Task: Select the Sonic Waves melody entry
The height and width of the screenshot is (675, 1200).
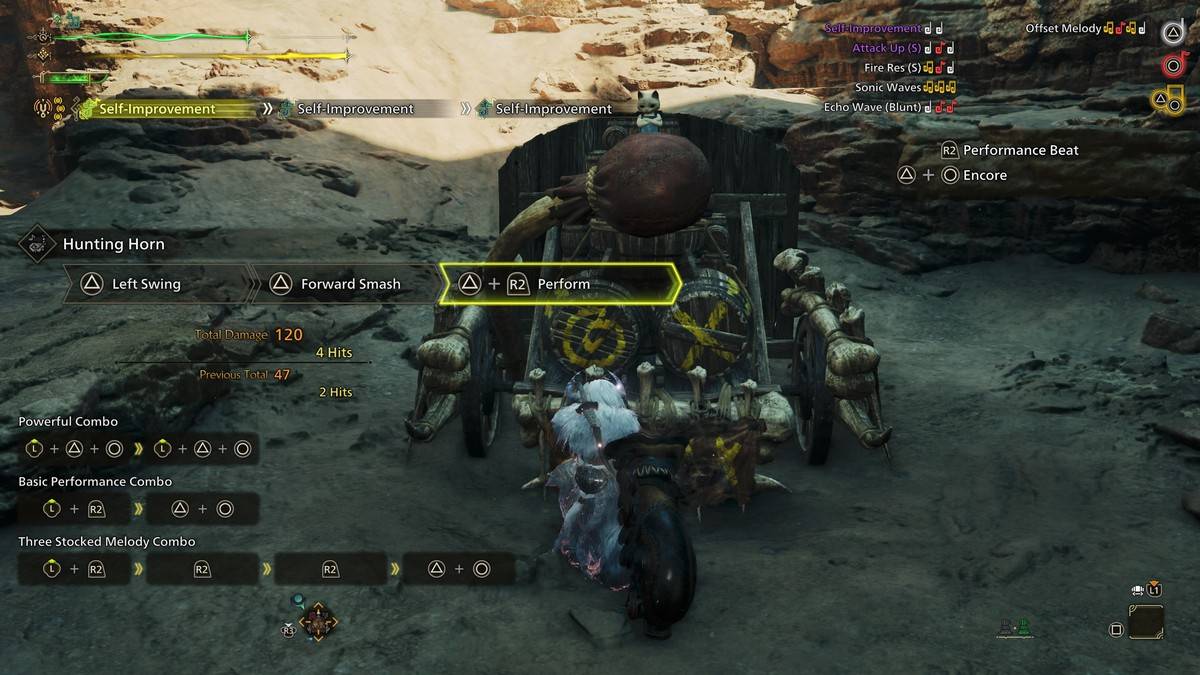Action: tap(888, 87)
